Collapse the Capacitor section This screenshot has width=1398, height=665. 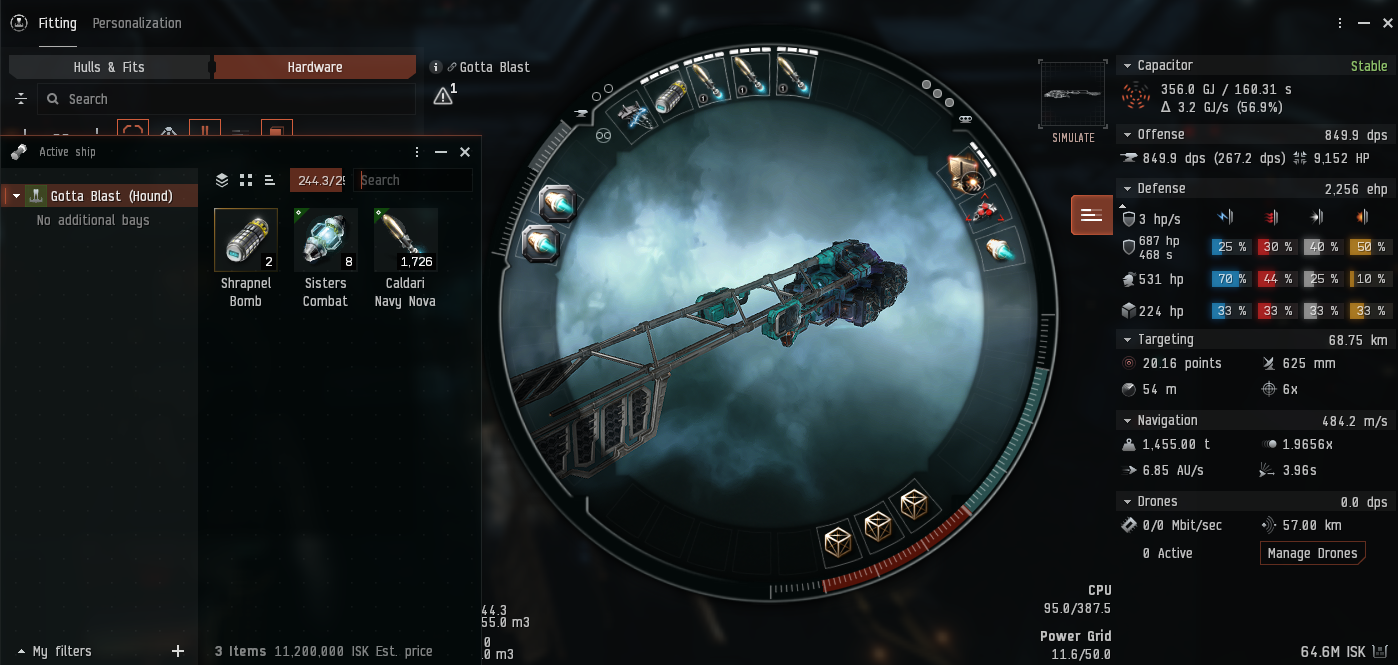[x=1127, y=66]
